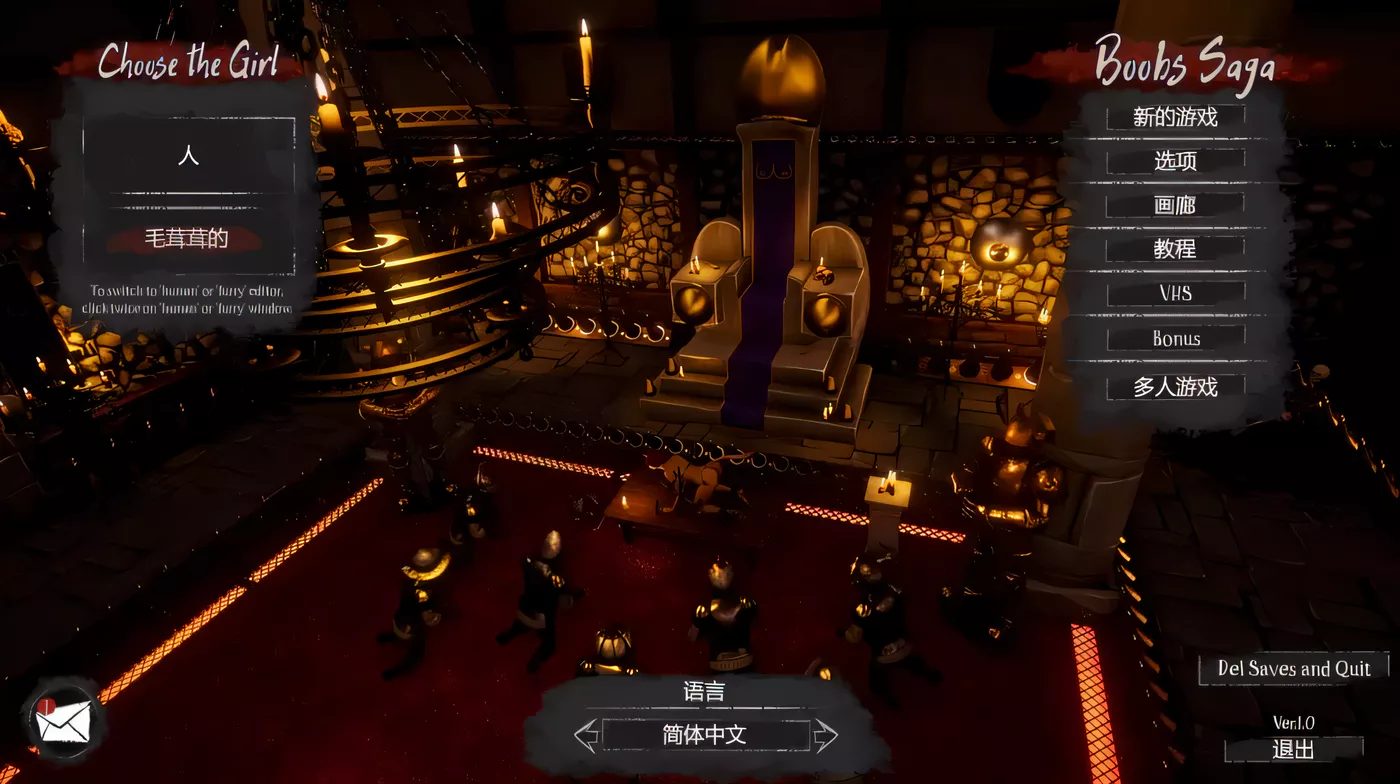
Task: Click the 简体中文 language field
Action: tap(705, 736)
